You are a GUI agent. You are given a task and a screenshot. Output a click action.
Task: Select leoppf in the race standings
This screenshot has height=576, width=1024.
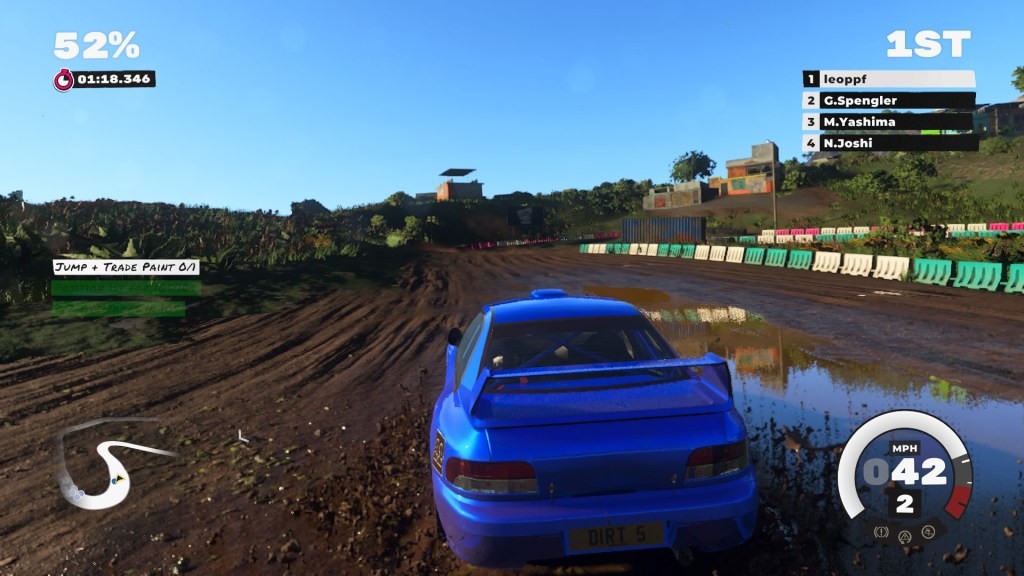(889, 79)
